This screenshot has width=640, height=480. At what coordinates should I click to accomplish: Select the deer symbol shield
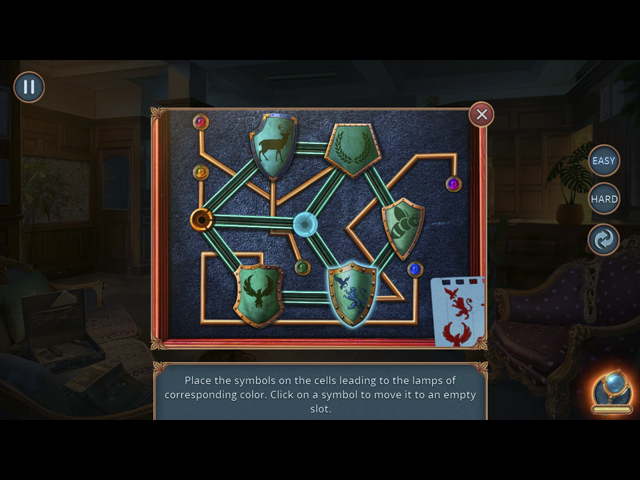[x=273, y=147]
